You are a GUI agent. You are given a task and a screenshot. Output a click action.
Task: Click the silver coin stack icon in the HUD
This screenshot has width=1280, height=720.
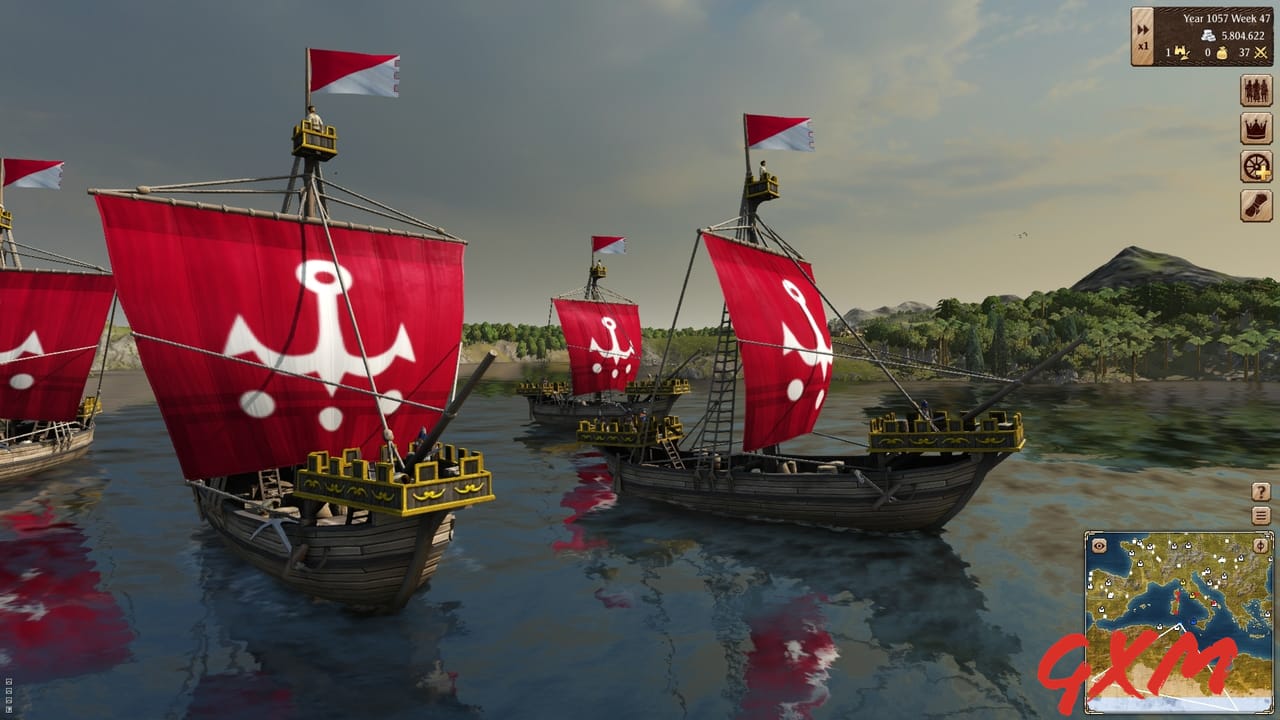pos(1208,34)
